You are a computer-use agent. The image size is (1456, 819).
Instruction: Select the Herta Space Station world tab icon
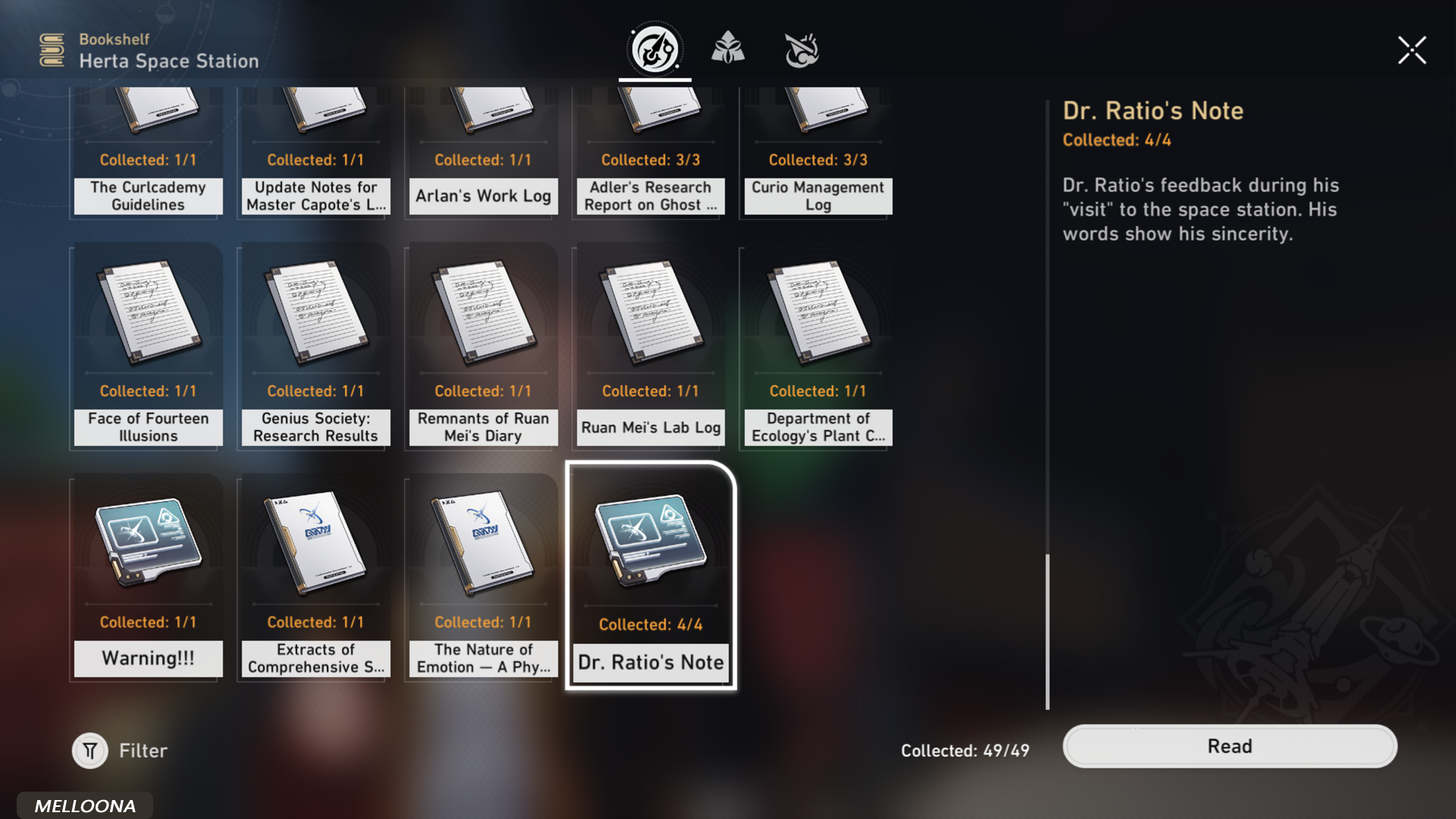[x=655, y=49]
